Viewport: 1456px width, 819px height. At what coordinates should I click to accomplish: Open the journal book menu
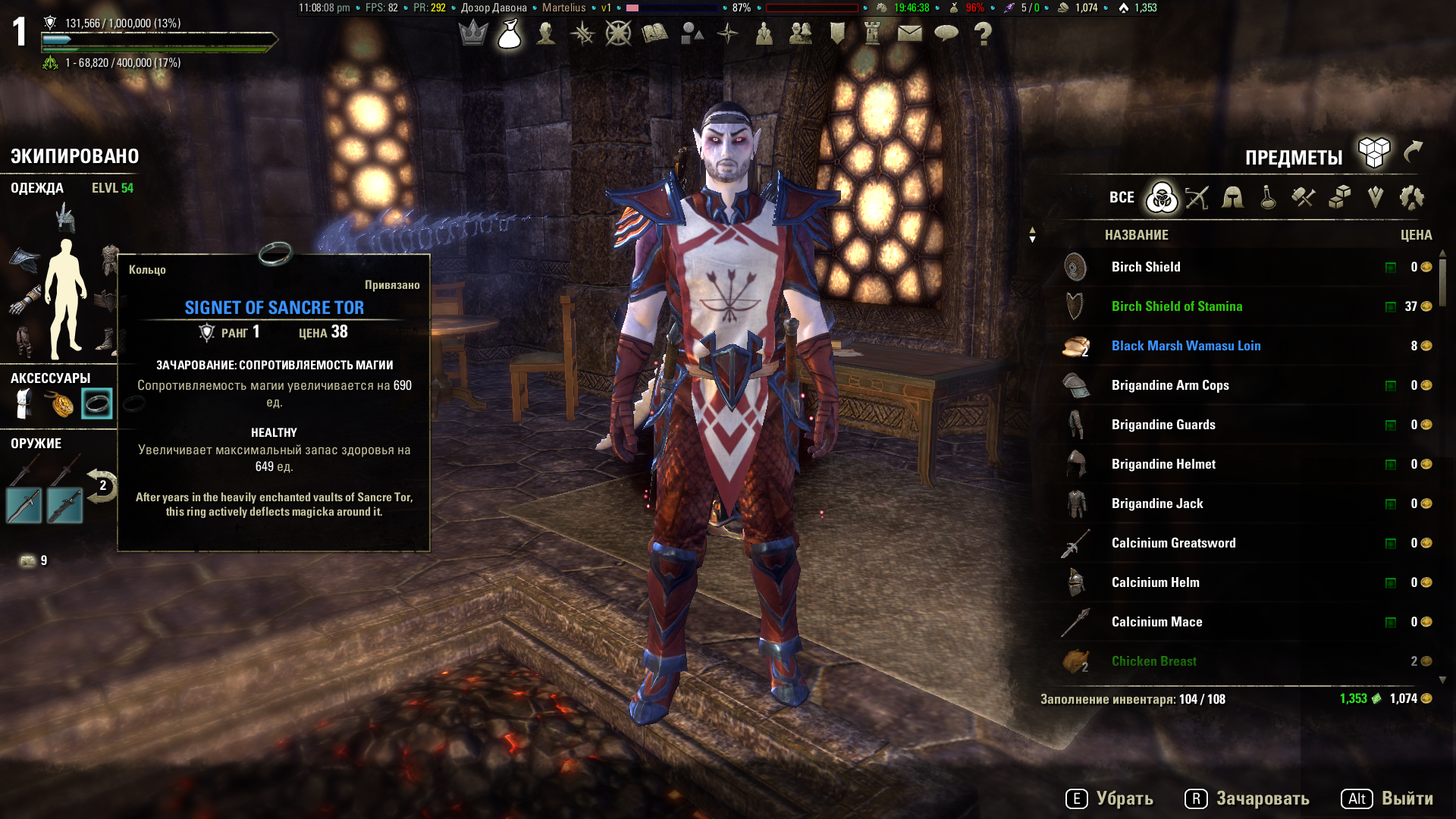coord(654,33)
